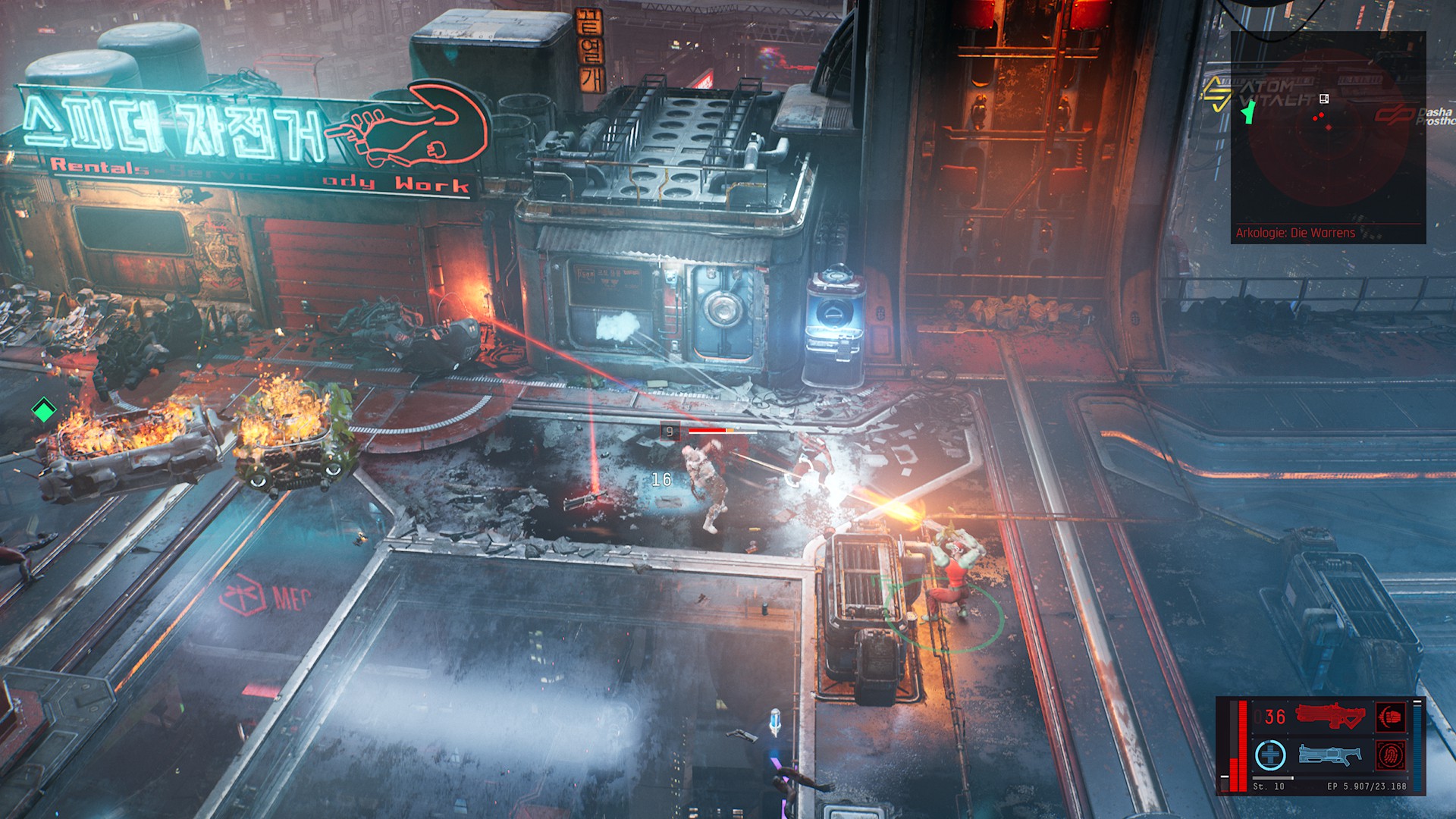Screen dimensions: 1456x819
Task: Select the red primary rifle weapon
Action: pos(1329,717)
